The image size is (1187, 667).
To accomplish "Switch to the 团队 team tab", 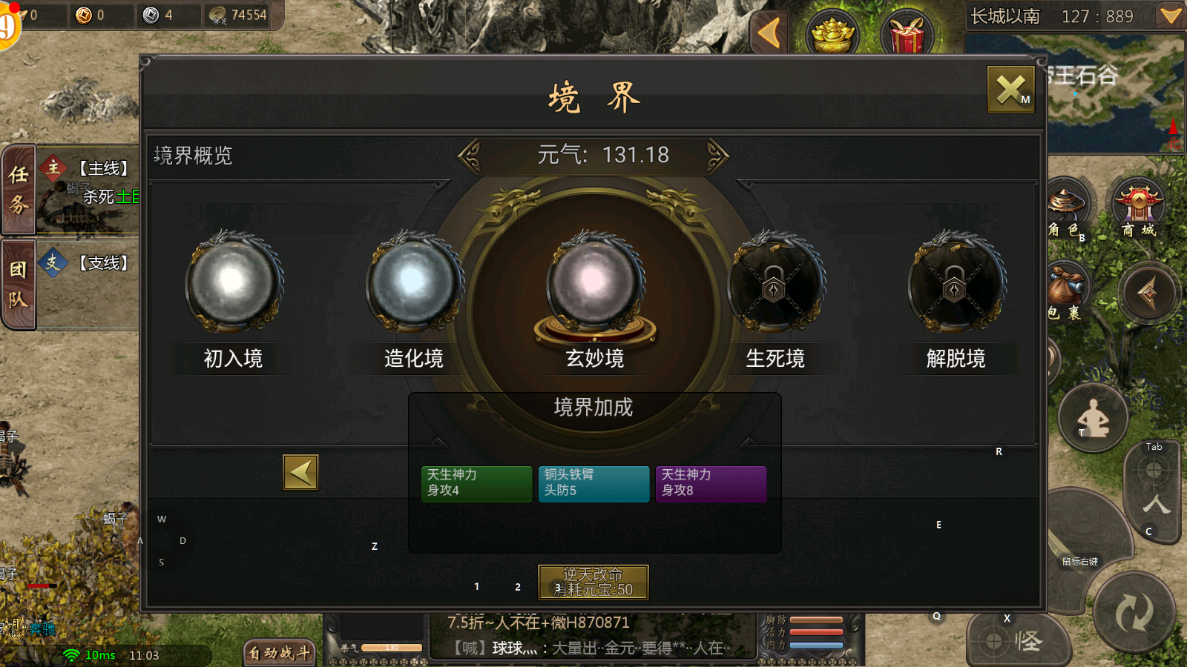I will 19,284.
